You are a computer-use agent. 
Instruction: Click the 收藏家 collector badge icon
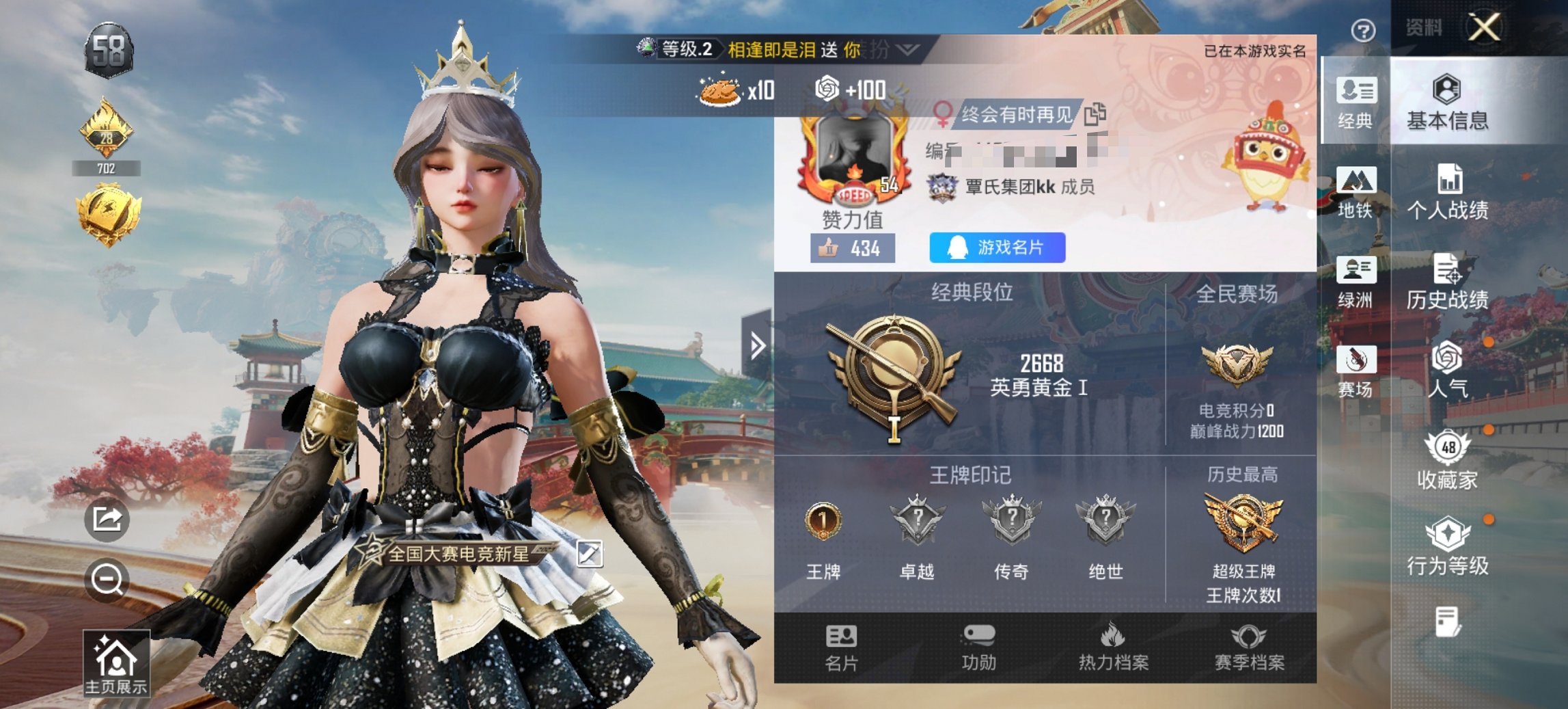[1446, 457]
